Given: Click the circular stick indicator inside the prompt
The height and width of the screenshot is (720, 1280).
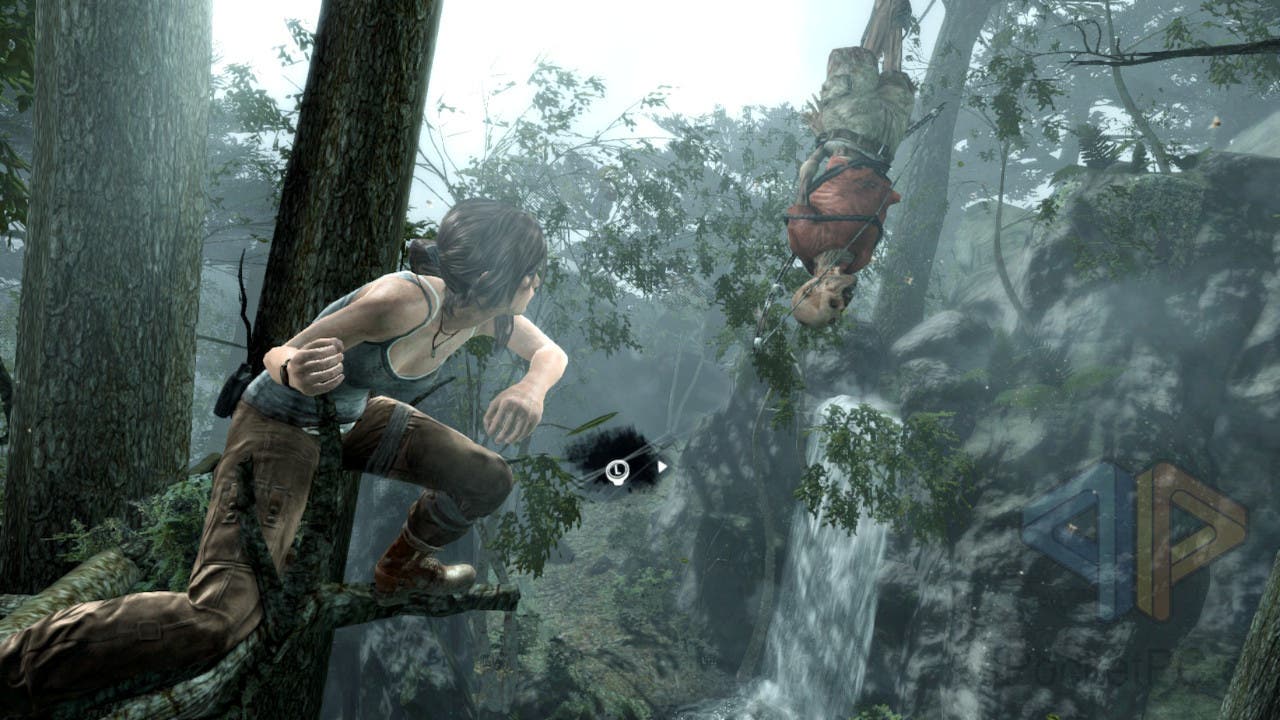Looking at the screenshot, I should point(617,470).
